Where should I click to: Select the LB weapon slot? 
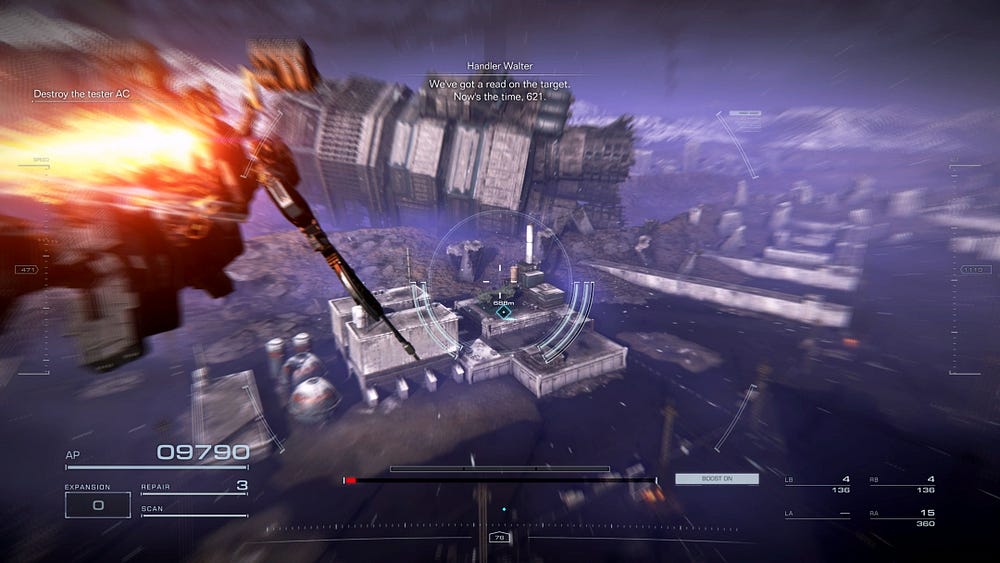pos(818,484)
